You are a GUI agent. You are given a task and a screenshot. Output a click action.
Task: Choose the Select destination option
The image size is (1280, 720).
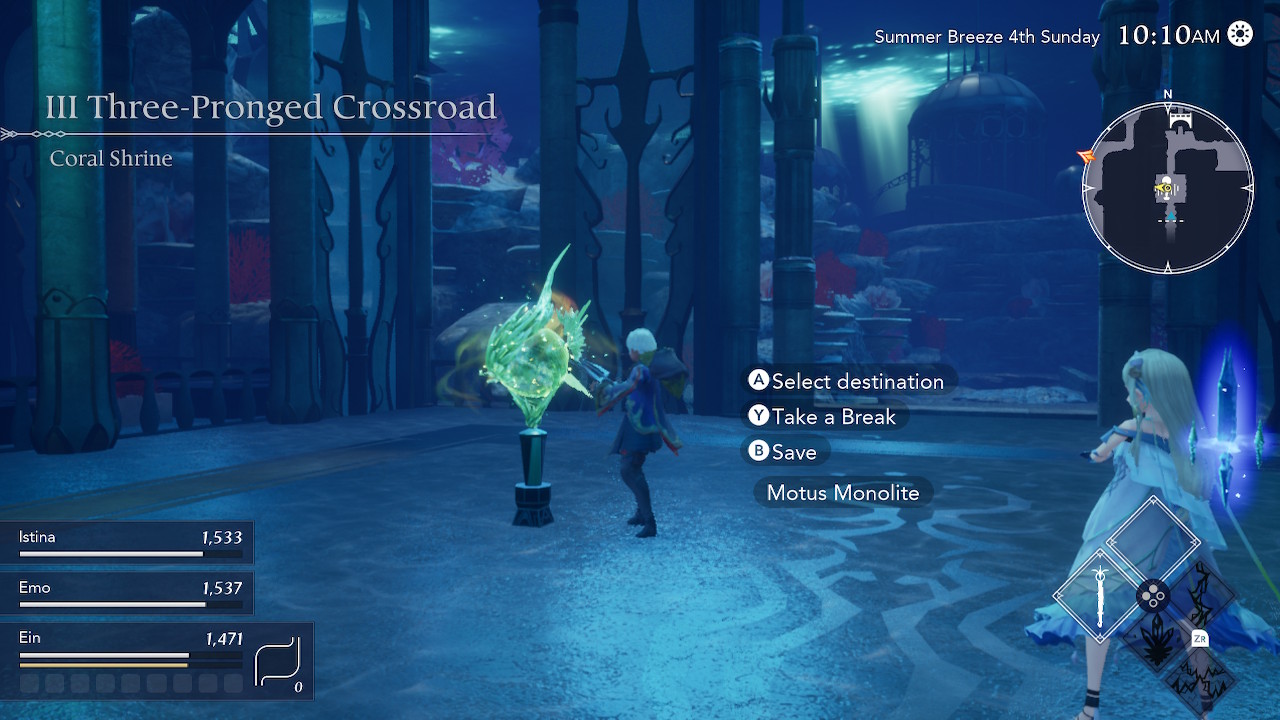(x=846, y=381)
